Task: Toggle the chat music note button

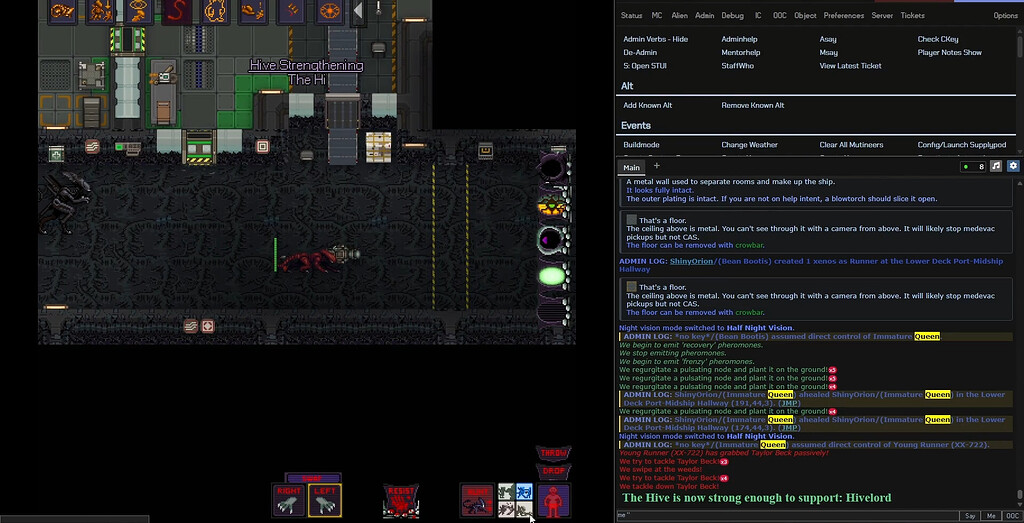Action: pyautogui.click(x=996, y=166)
